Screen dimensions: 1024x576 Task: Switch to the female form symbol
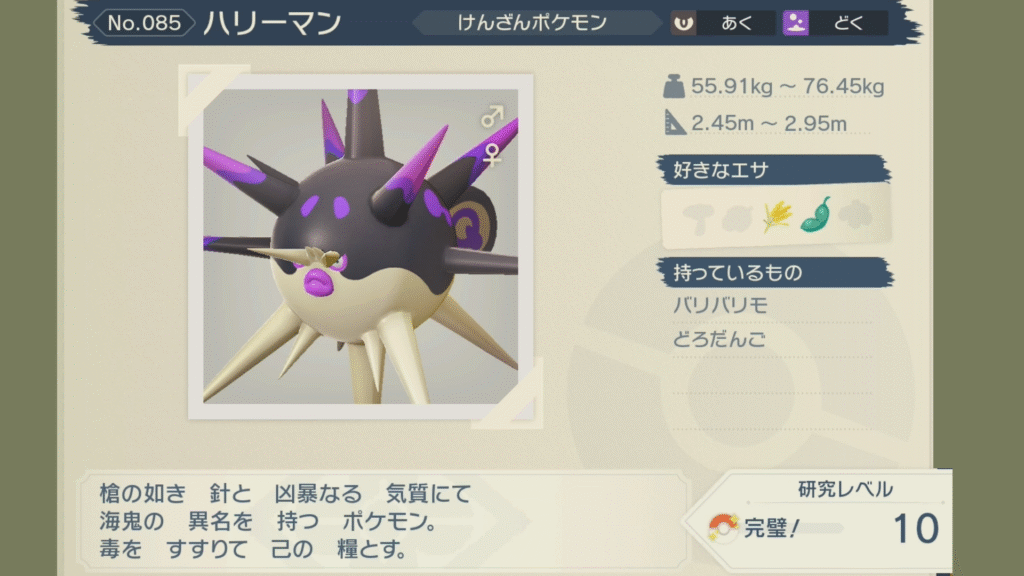pyautogui.click(x=492, y=153)
